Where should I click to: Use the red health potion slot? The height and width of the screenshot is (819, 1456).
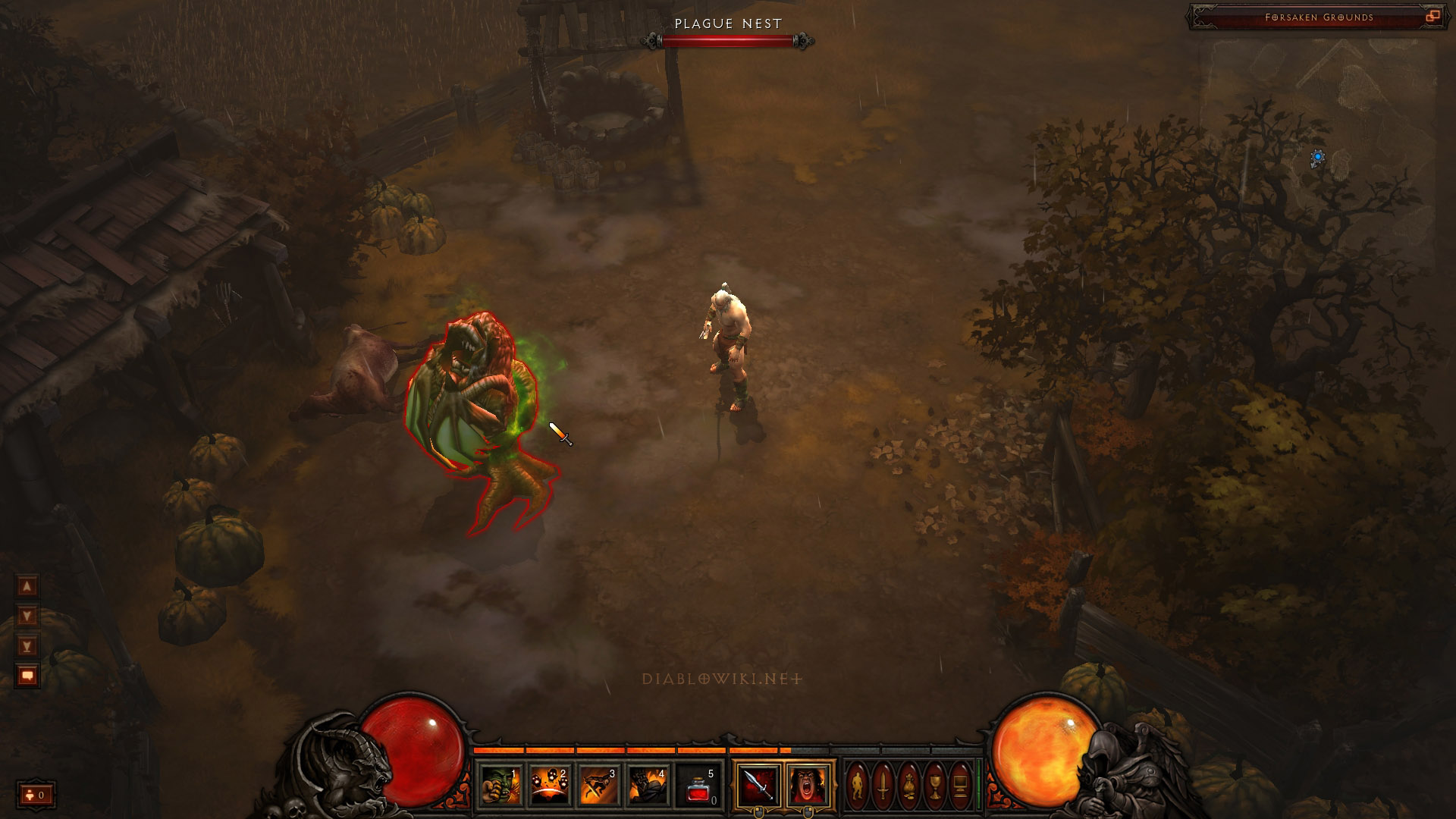pos(698,785)
